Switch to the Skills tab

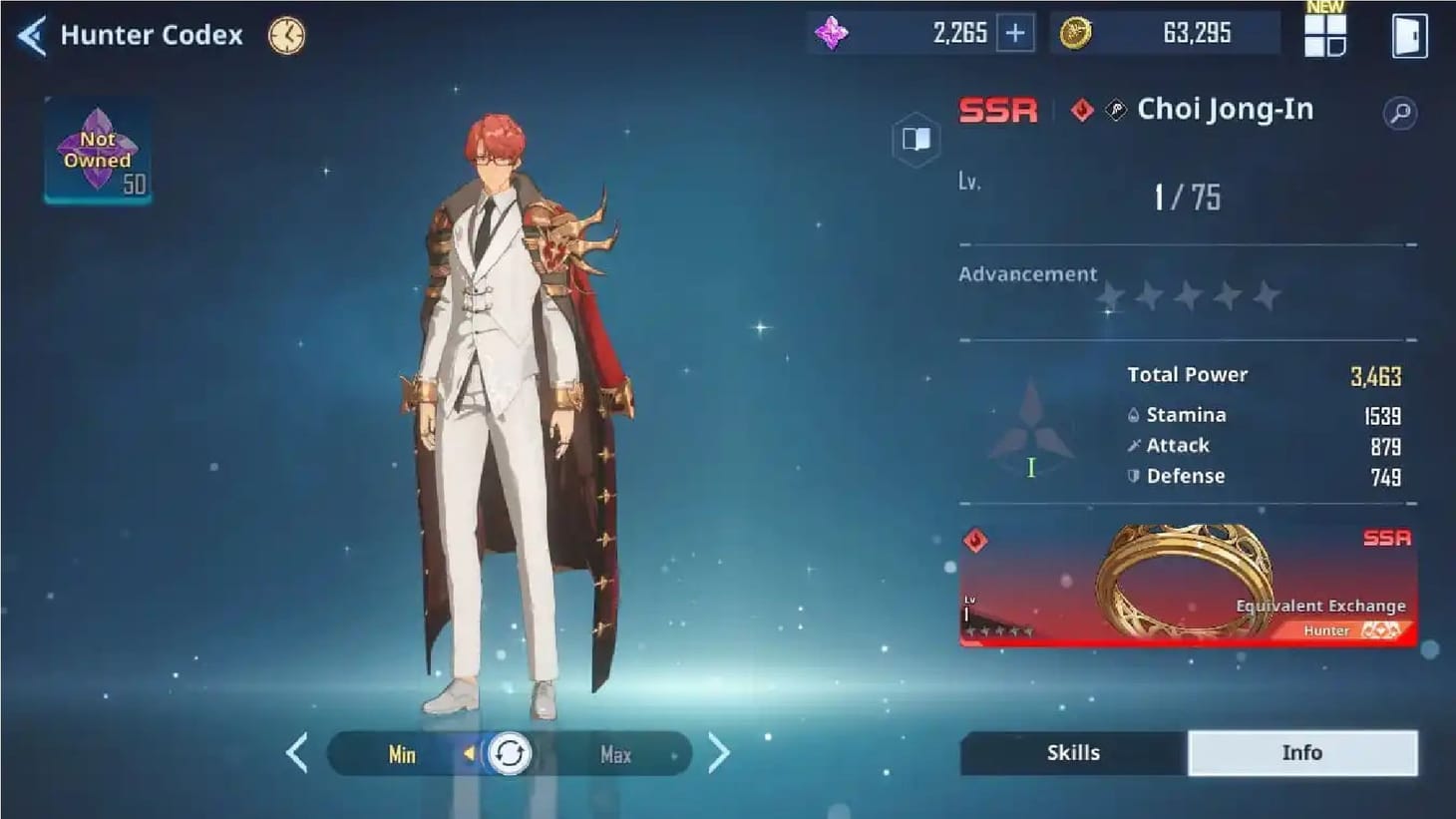tap(1072, 752)
